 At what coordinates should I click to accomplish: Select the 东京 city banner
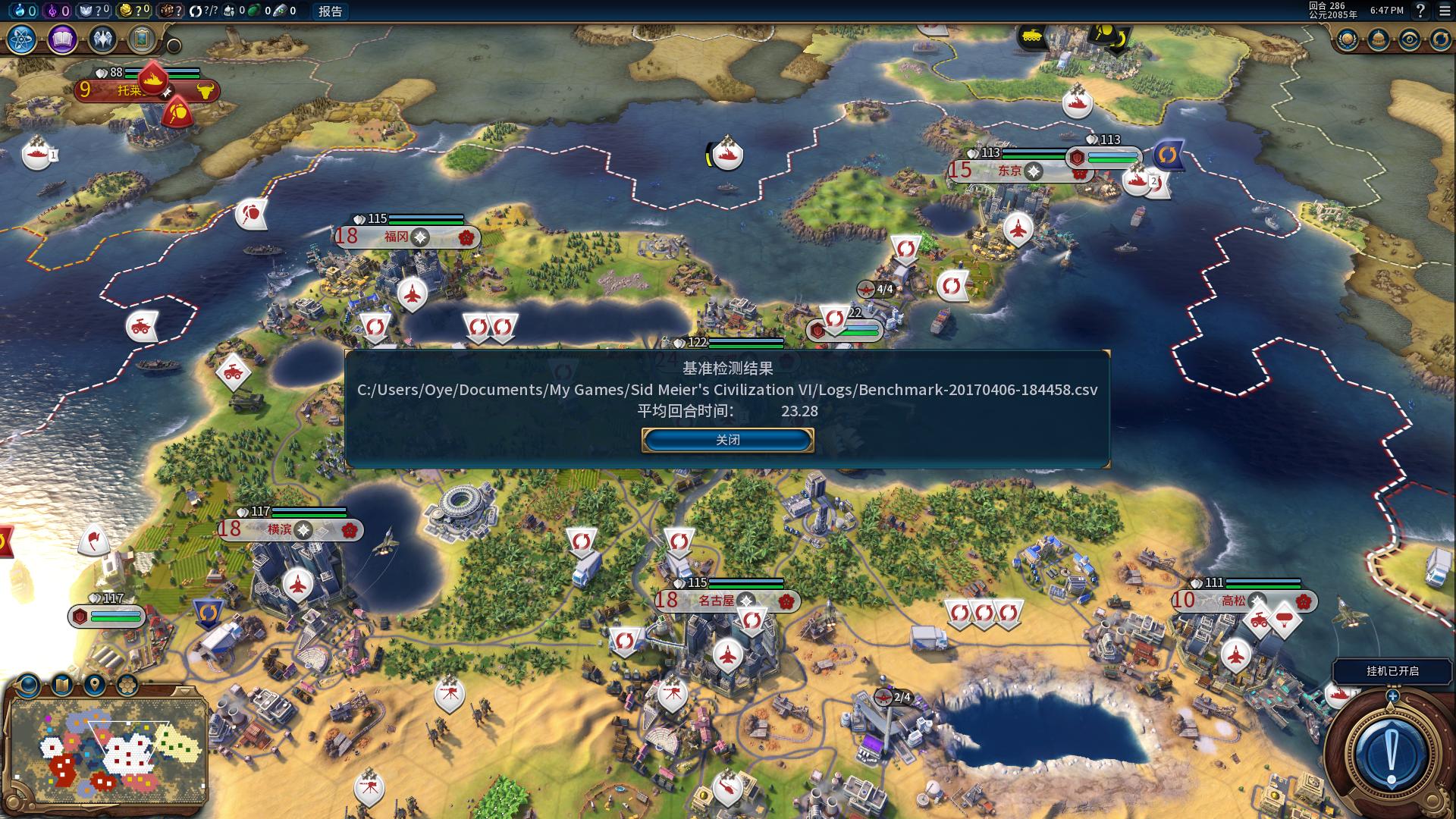pos(1009,171)
